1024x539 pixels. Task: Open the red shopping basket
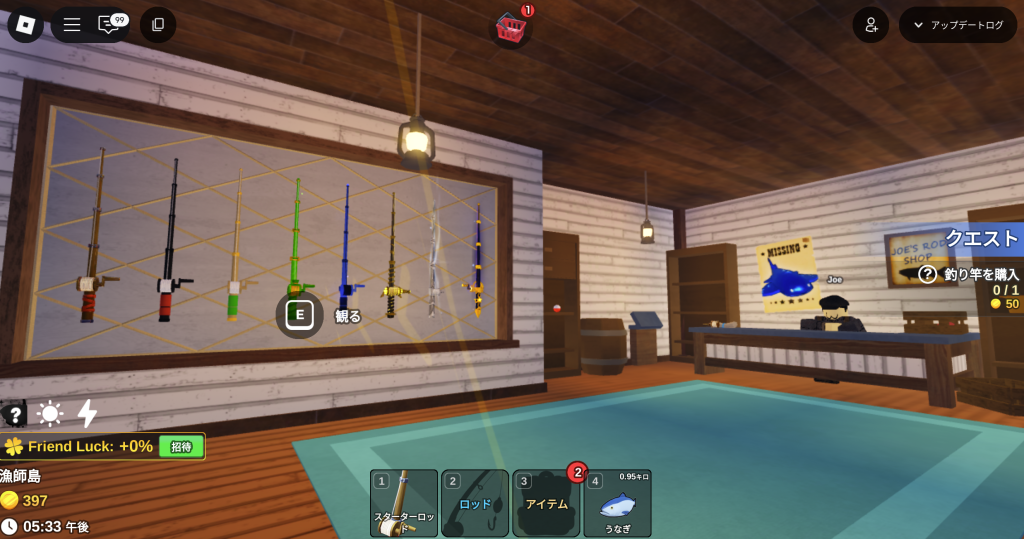coord(511,28)
